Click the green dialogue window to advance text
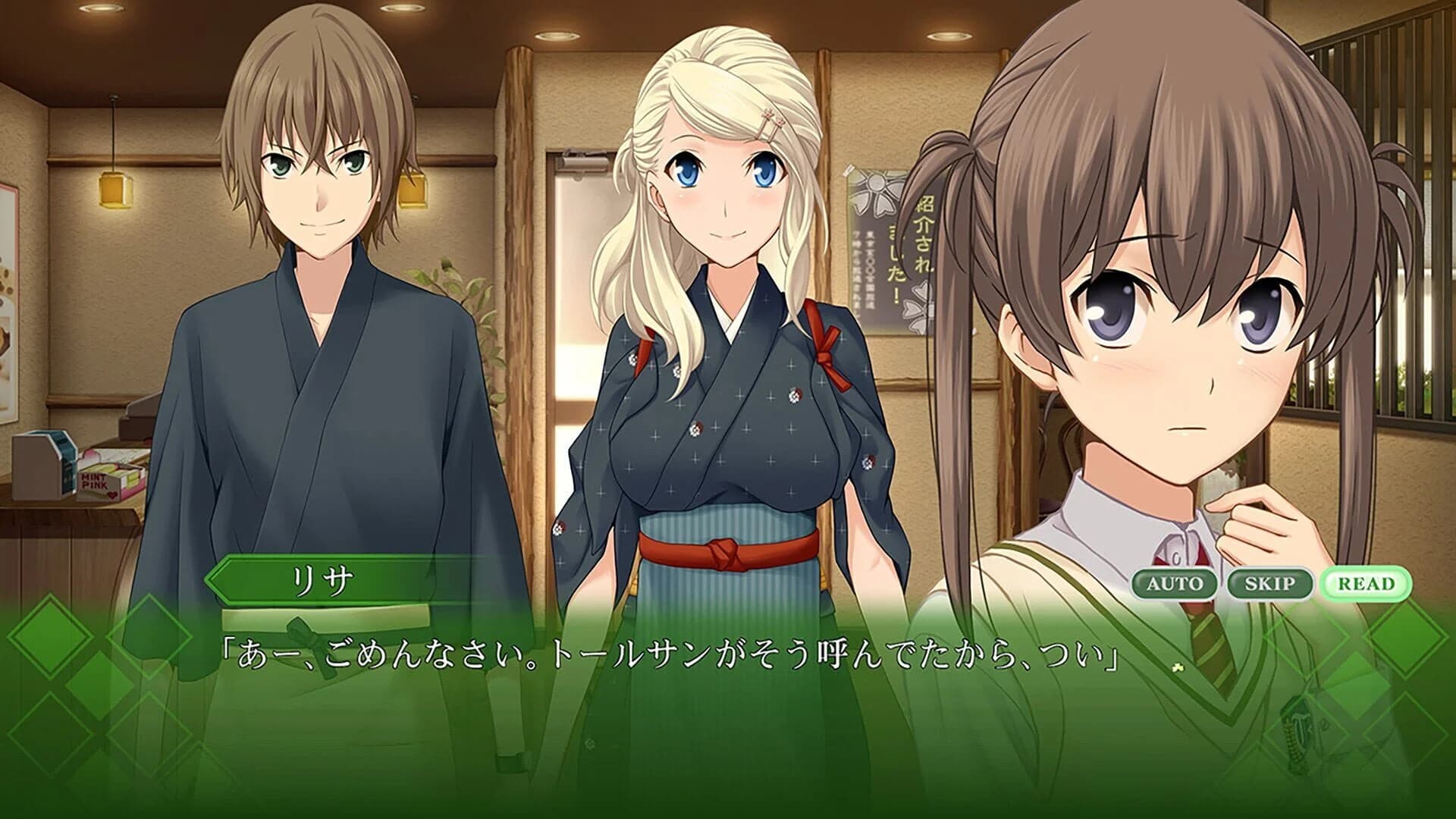 (x=728, y=720)
